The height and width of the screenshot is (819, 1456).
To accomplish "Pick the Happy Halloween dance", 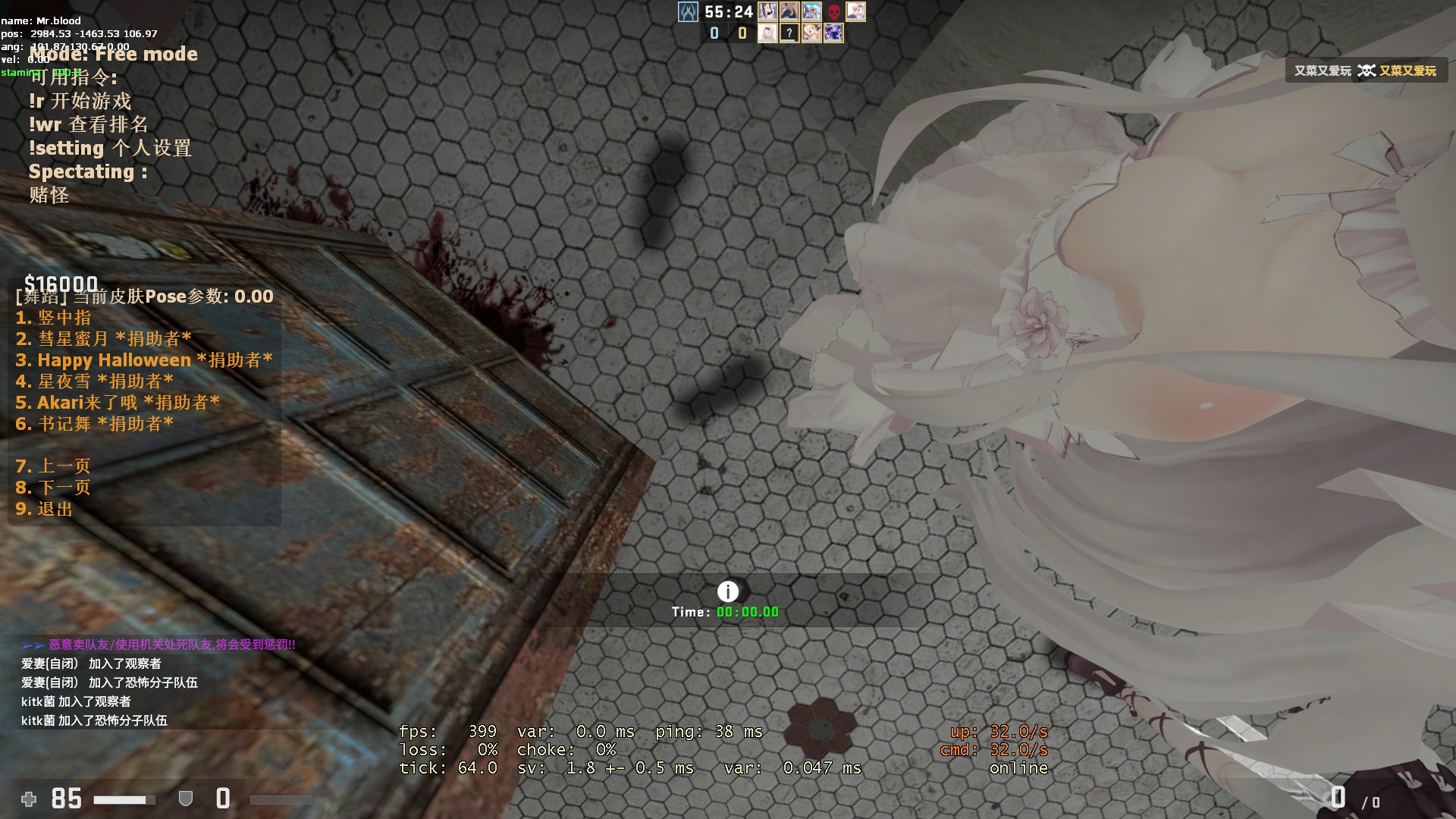I will (x=143, y=360).
